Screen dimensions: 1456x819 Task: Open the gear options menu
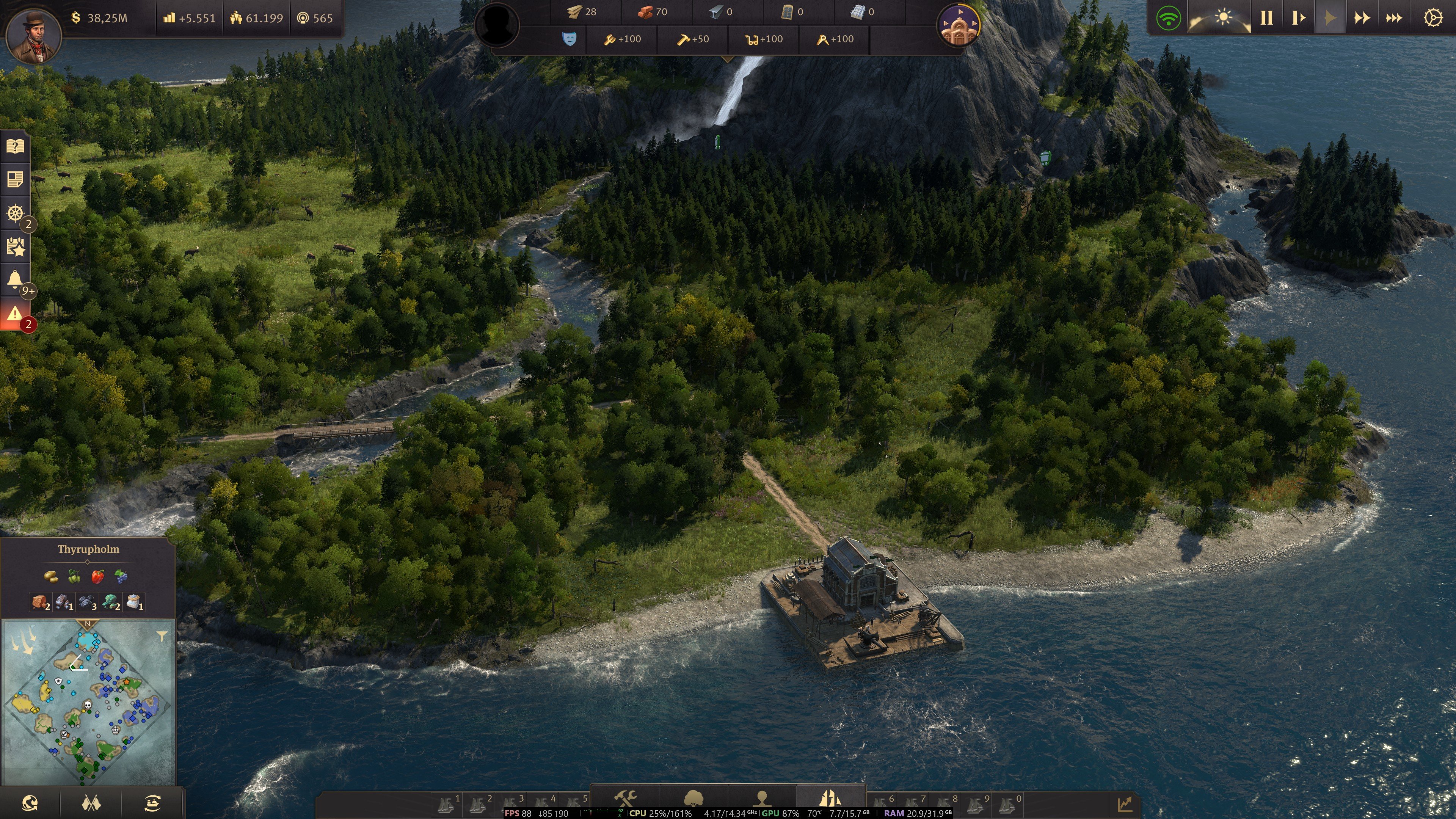point(1433,18)
